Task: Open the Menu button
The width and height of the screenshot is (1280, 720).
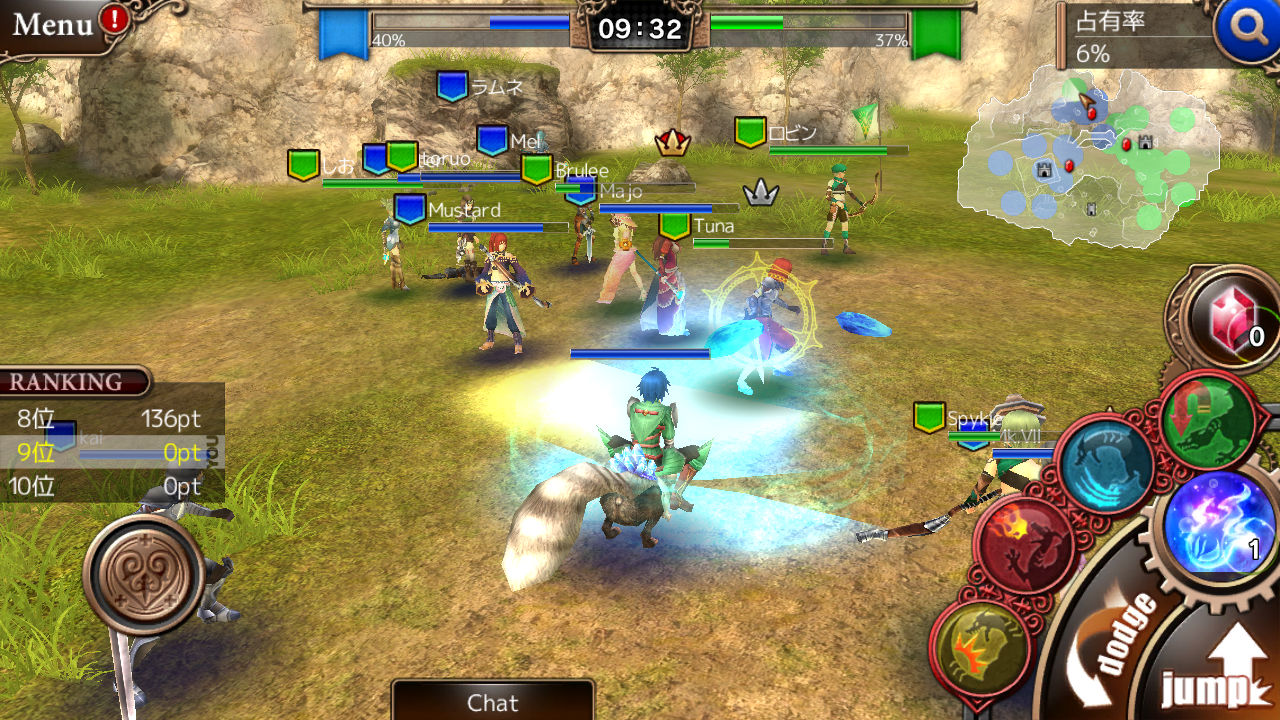Action: [x=55, y=24]
